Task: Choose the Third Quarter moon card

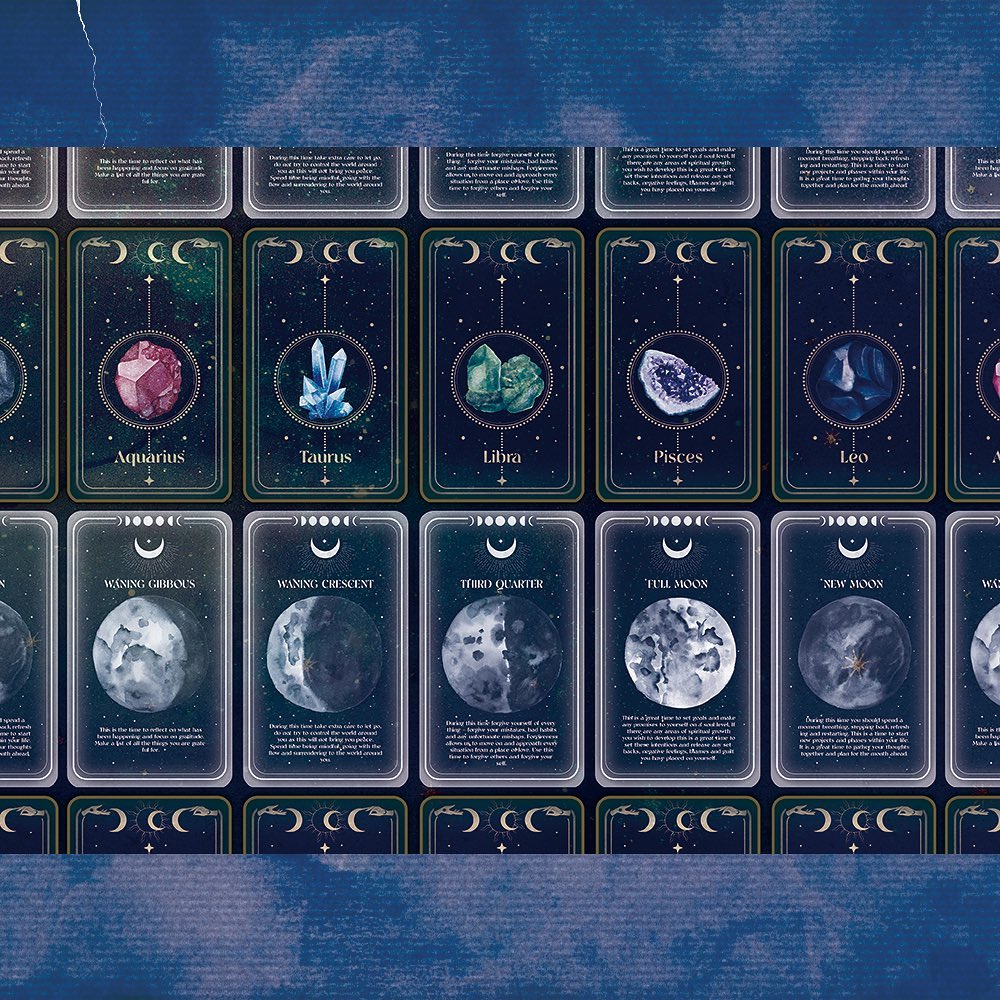Action: (x=501, y=648)
